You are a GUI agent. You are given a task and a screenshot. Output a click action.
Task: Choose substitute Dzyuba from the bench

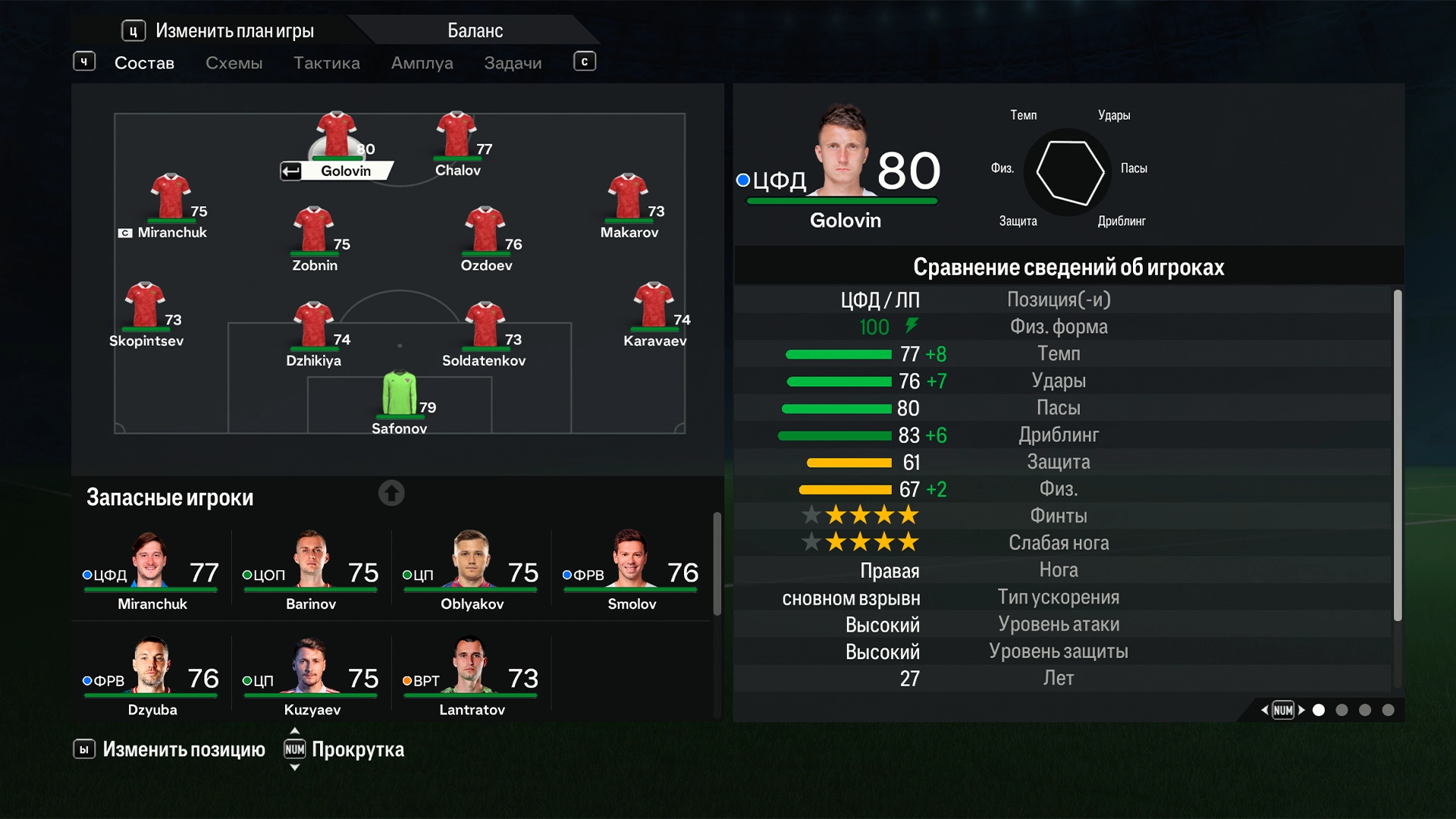pyautogui.click(x=152, y=676)
